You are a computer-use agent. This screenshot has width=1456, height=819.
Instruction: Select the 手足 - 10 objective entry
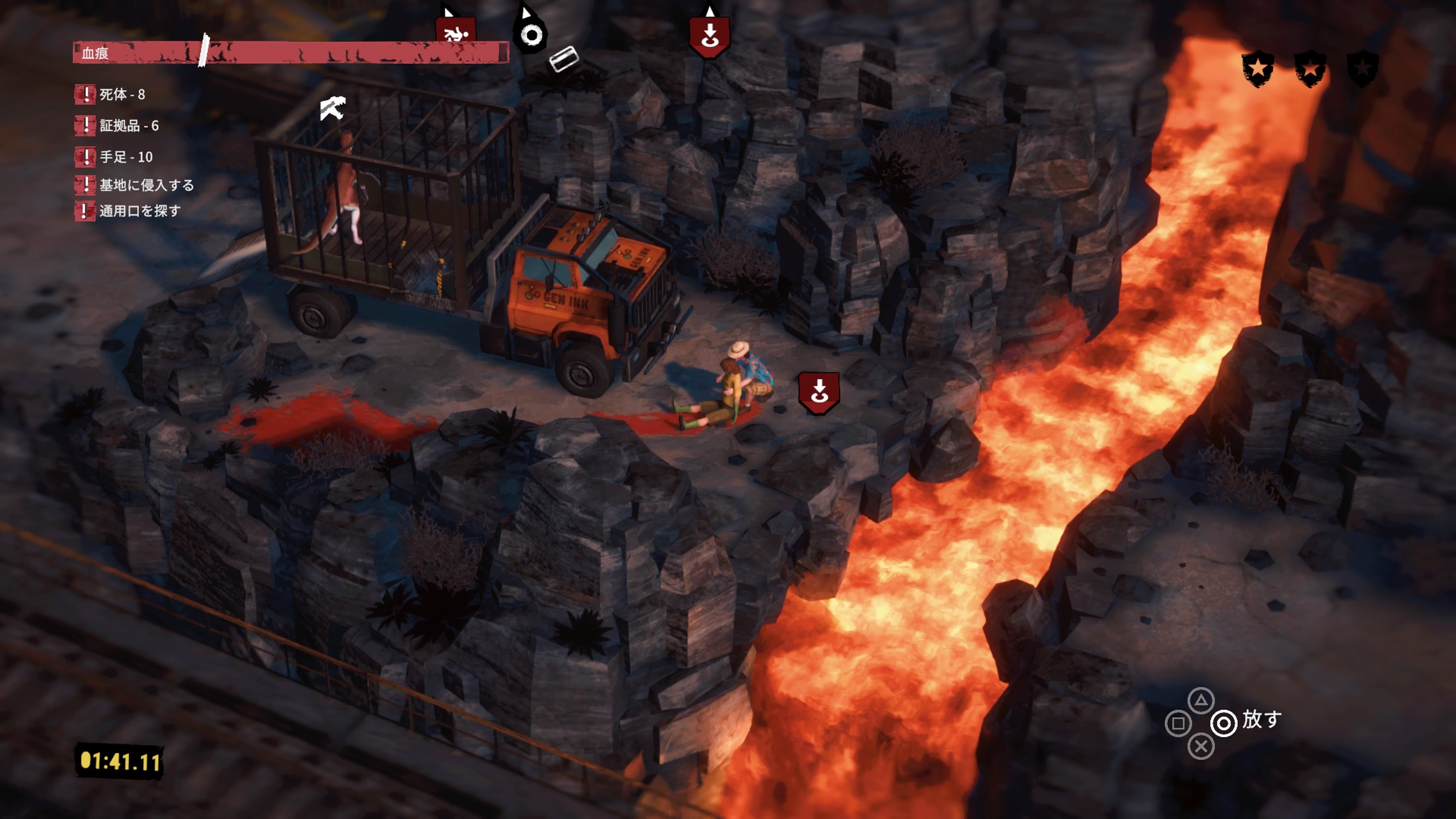click(126, 157)
